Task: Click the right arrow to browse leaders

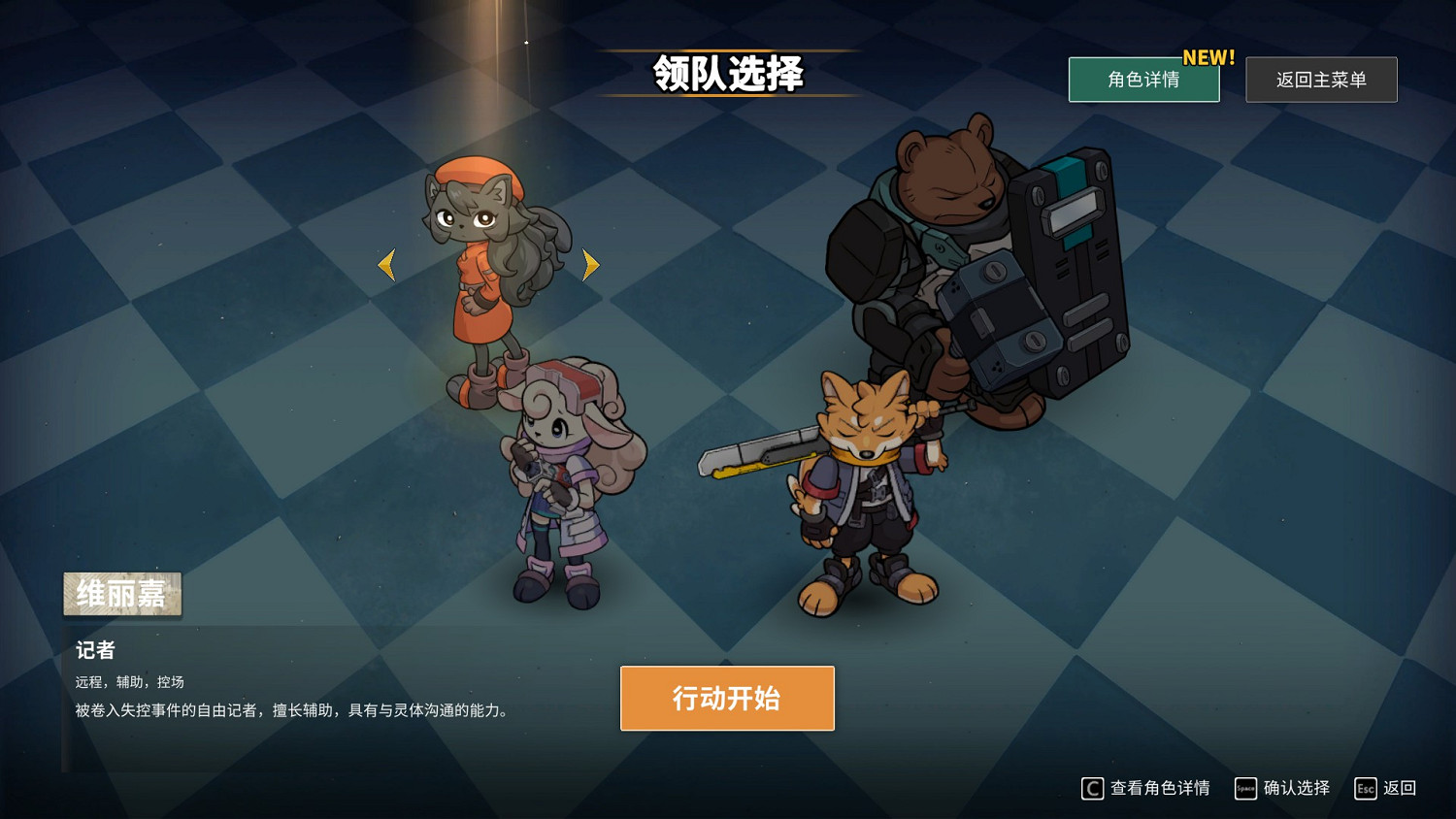Action: 589,264
